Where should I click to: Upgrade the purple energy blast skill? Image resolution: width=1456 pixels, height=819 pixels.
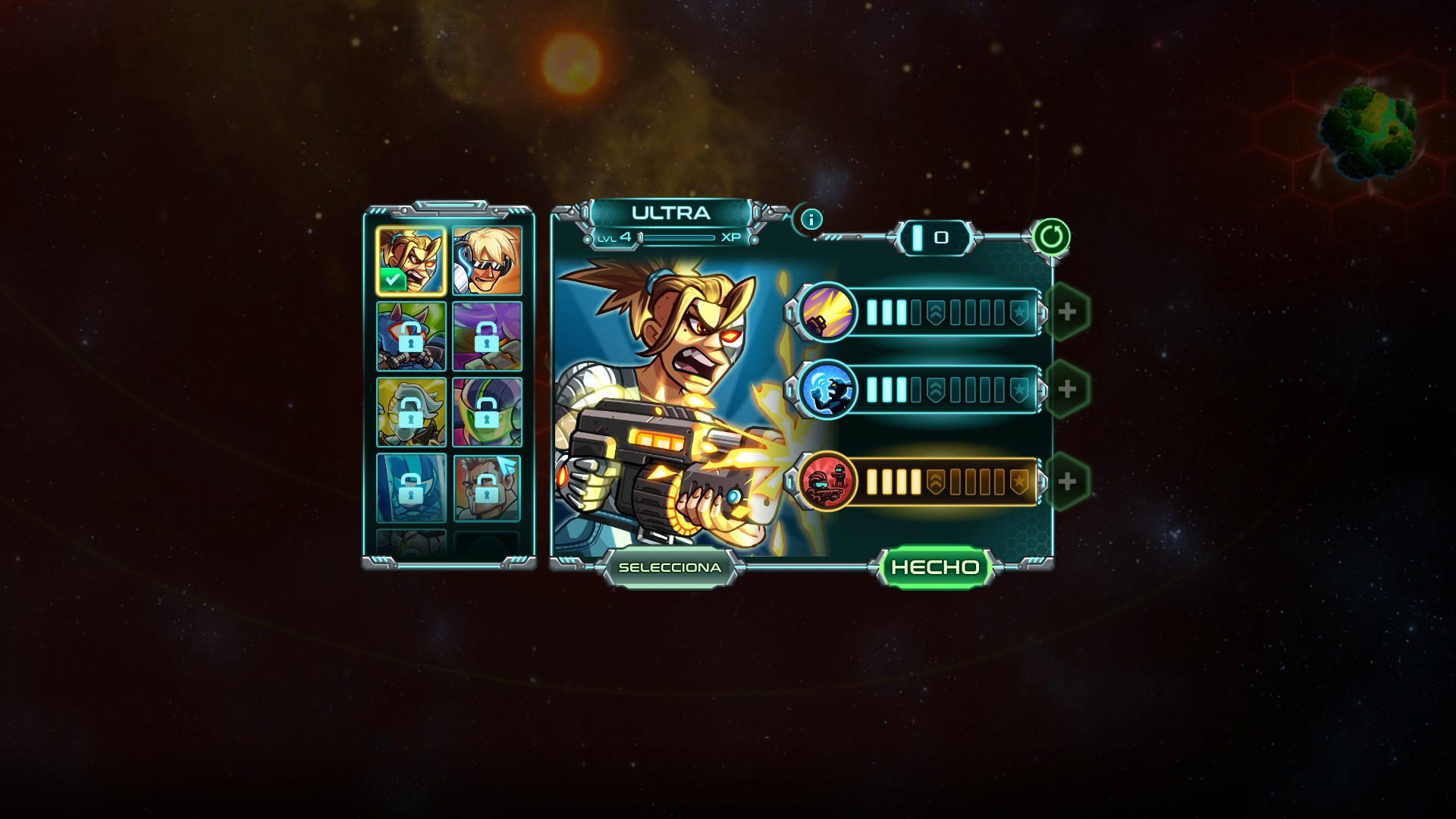[x=1067, y=312]
